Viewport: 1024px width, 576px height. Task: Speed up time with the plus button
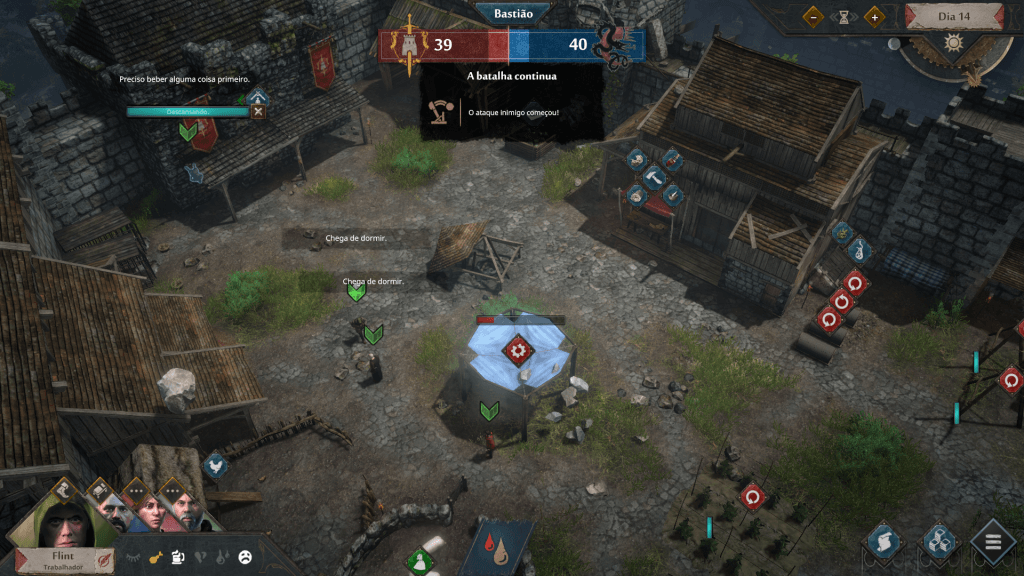click(x=873, y=16)
